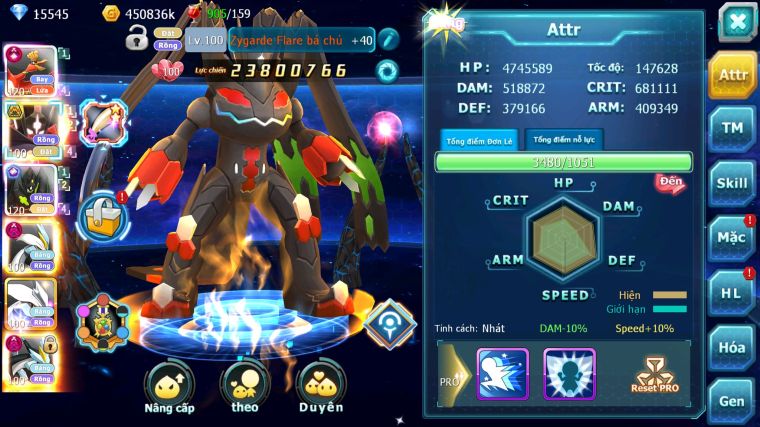Viewport: 760px width, 427px height.
Task: Click the circular refresh arrows icon
Action: pyautogui.click(x=387, y=71)
